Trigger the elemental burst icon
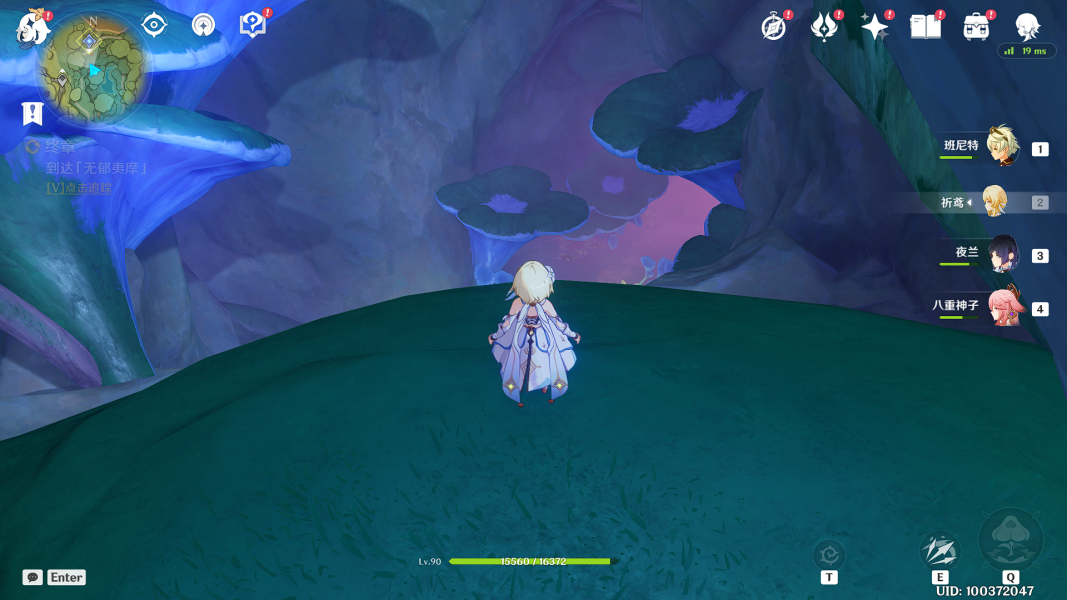Image resolution: width=1067 pixels, height=600 pixels. pyautogui.click(x=1010, y=540)
